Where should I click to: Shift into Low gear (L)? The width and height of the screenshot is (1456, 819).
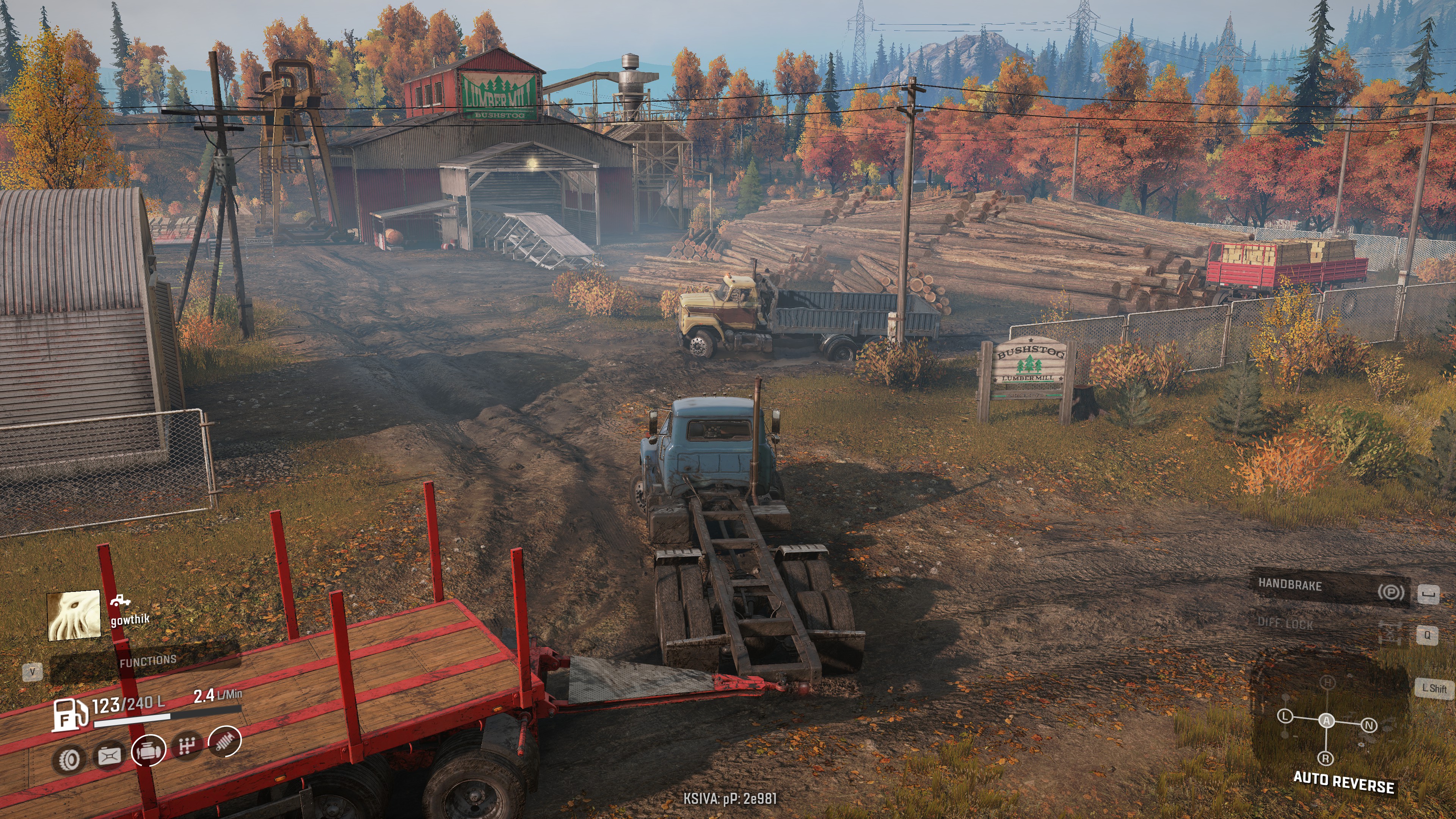(x=1285, y=716)
